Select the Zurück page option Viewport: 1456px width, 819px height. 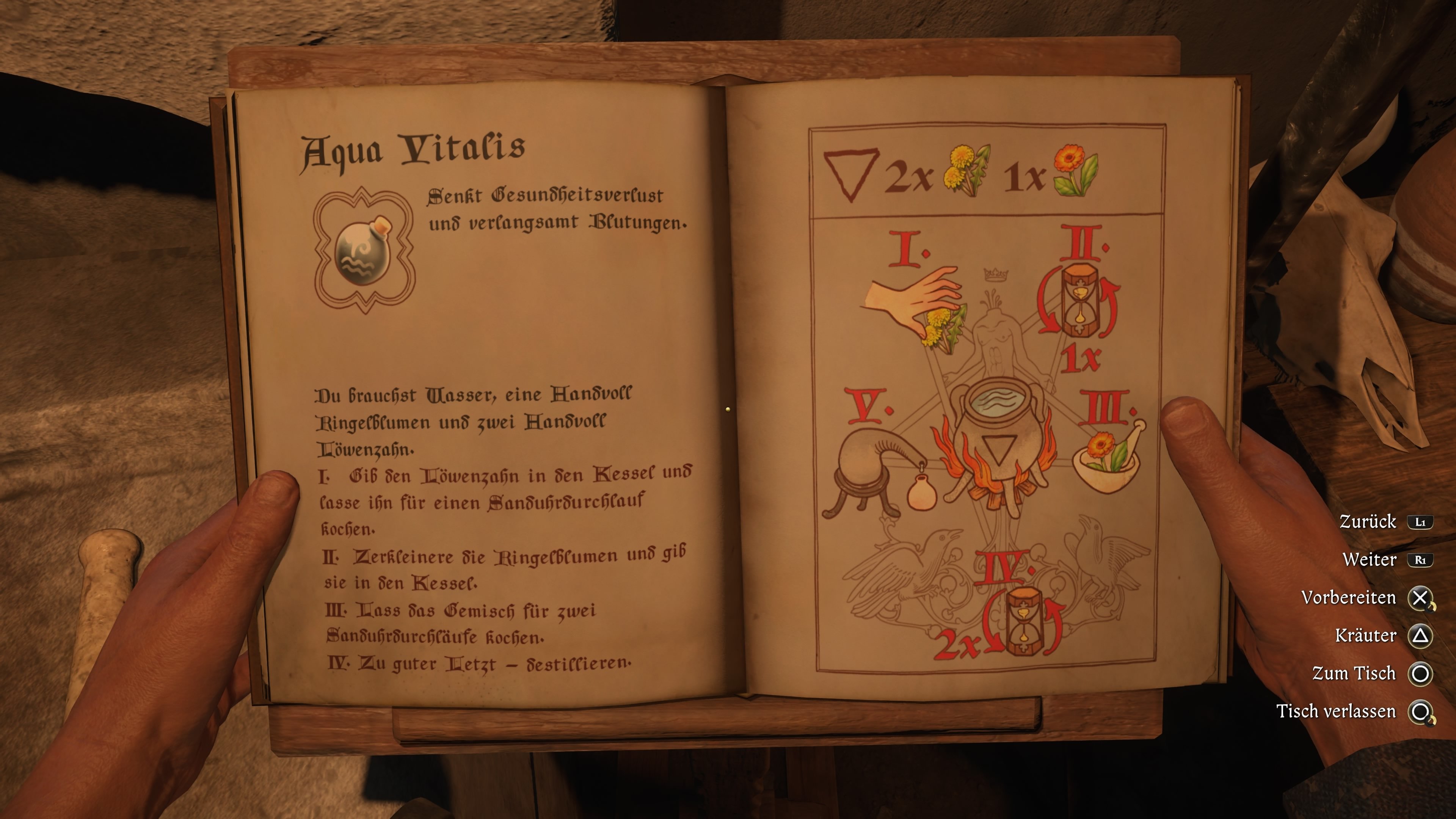1368,521
